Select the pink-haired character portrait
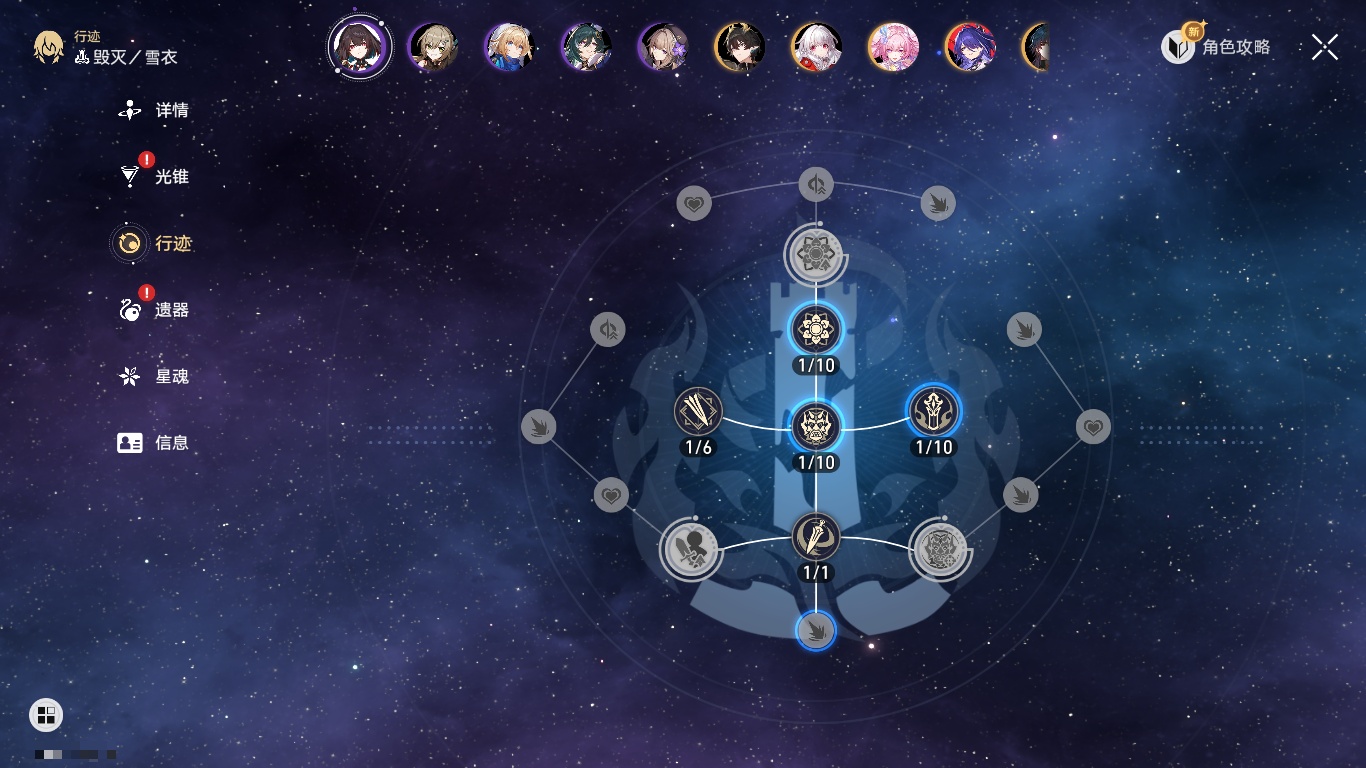The width and height of the screenshot is (1366, 768). pyautogui.click(x=893, y=47)
